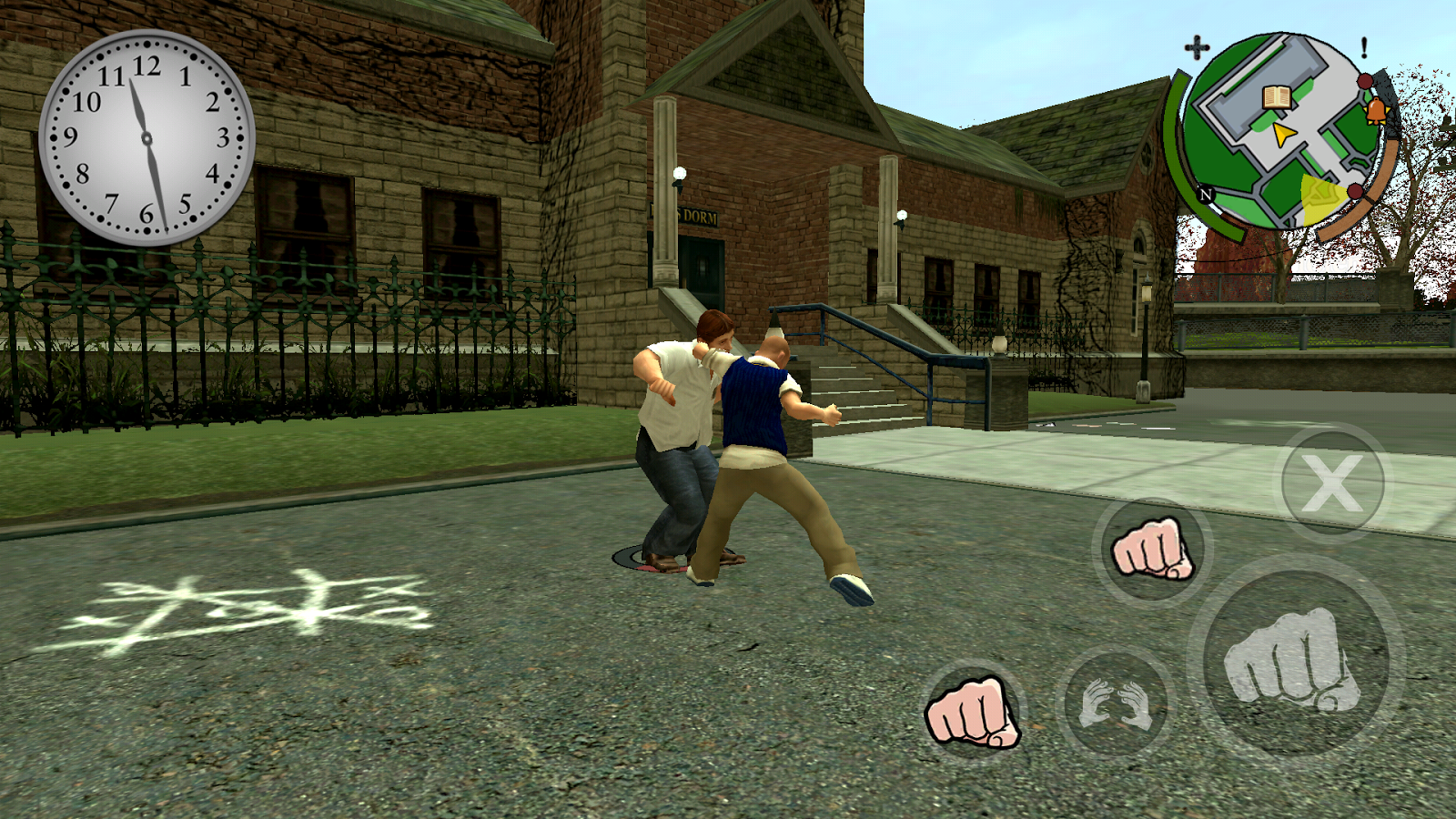Tap the yellow highlighted zone on the minimap
The height and width of the screenshot is (819, 1456).
click(x=1319, y=196)
